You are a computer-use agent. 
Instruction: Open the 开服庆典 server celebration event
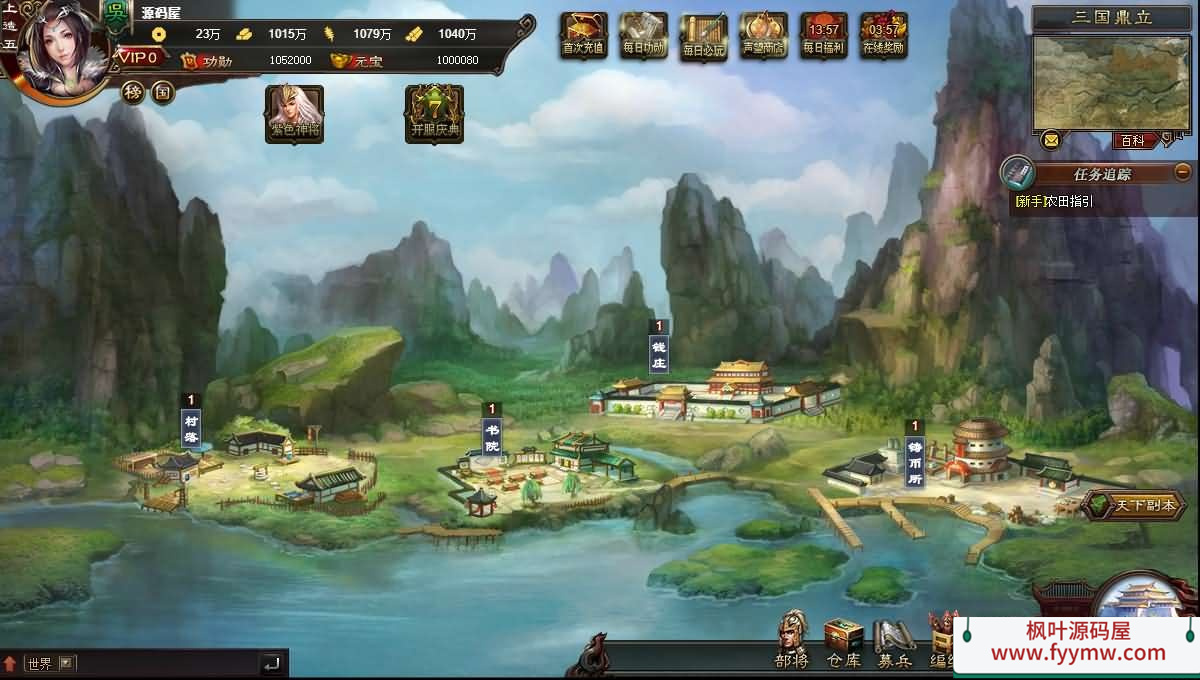coord(434,113)
